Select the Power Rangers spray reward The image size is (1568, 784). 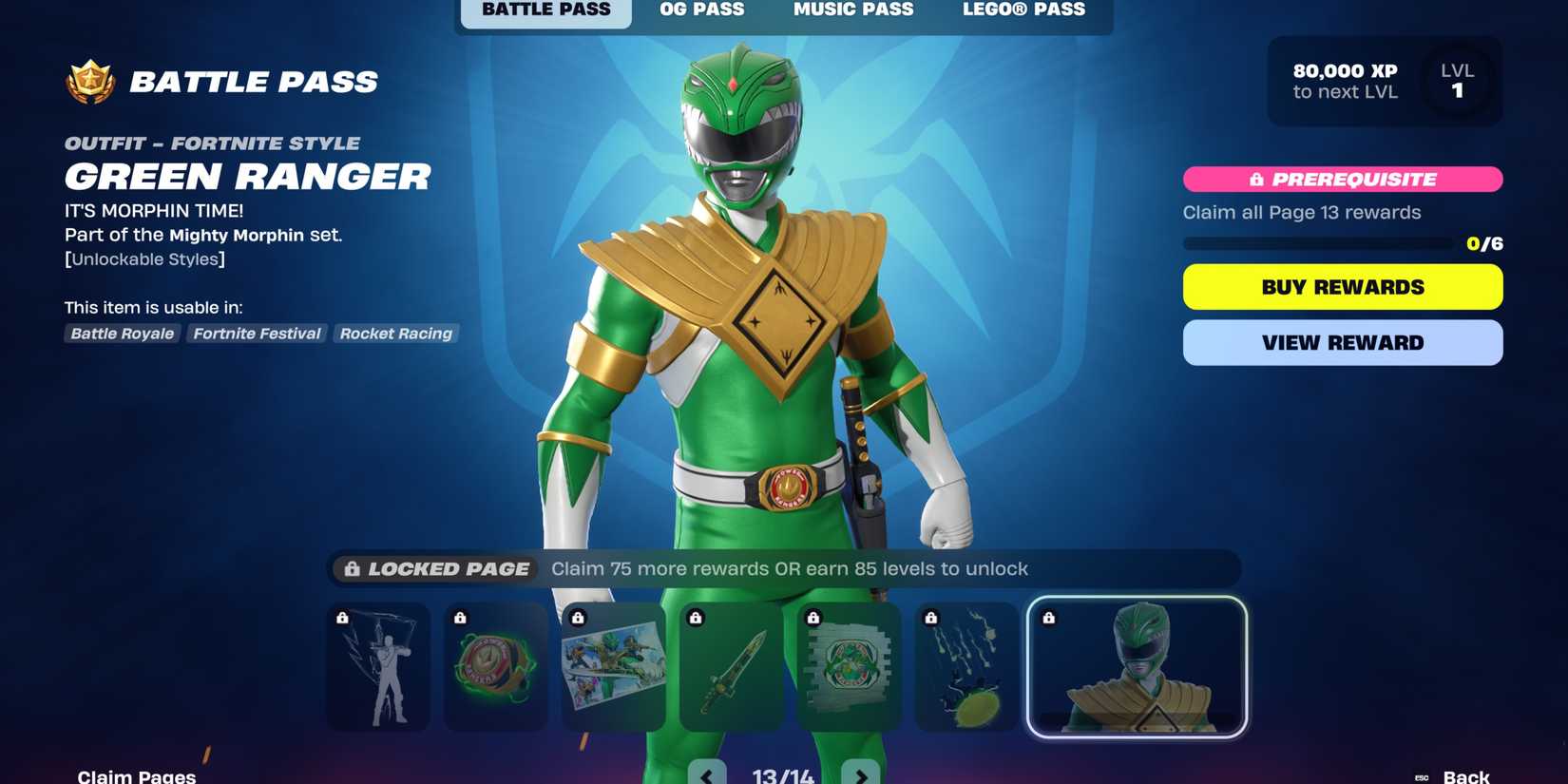tap(849, 666)
